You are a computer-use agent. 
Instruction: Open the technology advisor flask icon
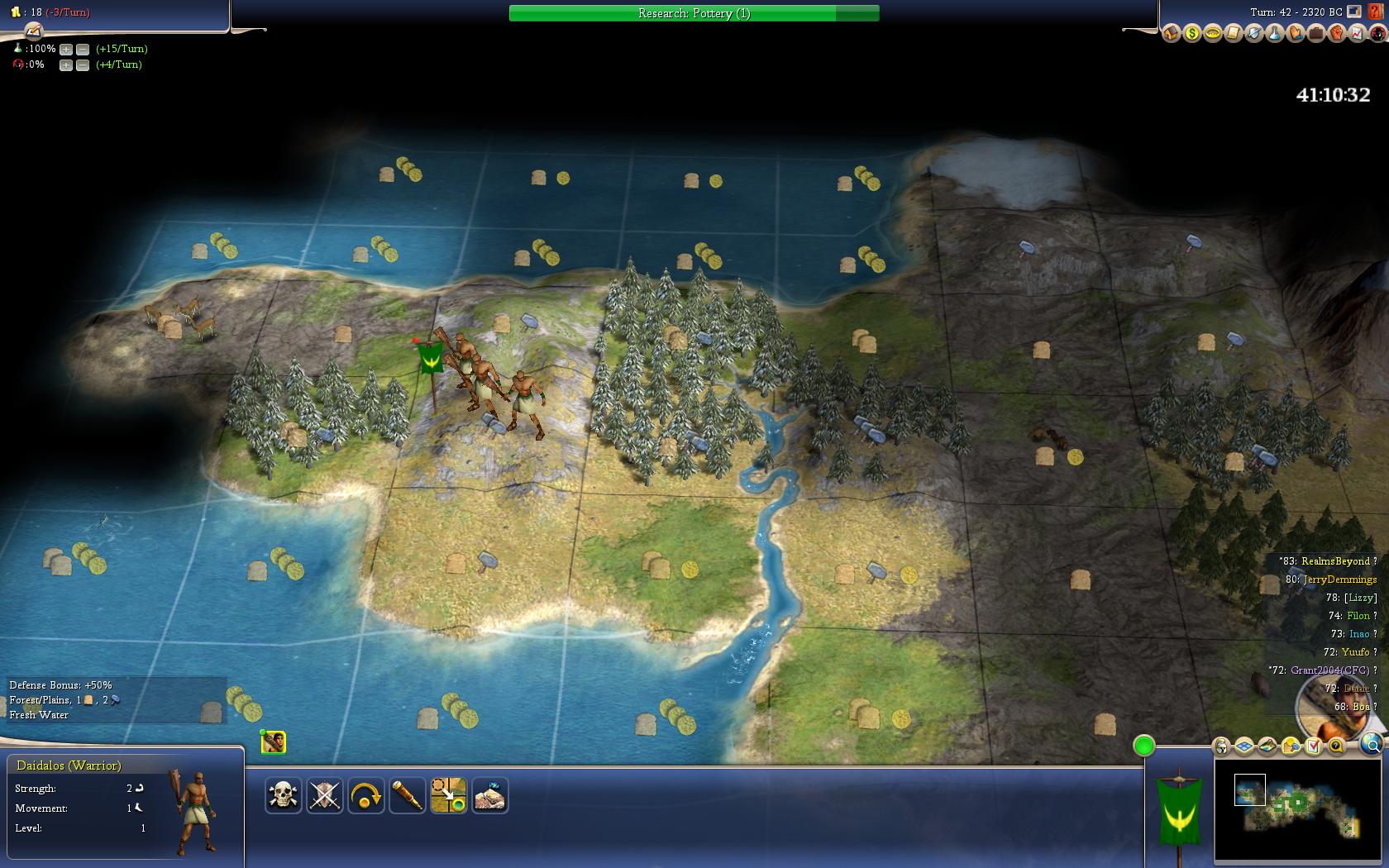tap(1274, 34)
